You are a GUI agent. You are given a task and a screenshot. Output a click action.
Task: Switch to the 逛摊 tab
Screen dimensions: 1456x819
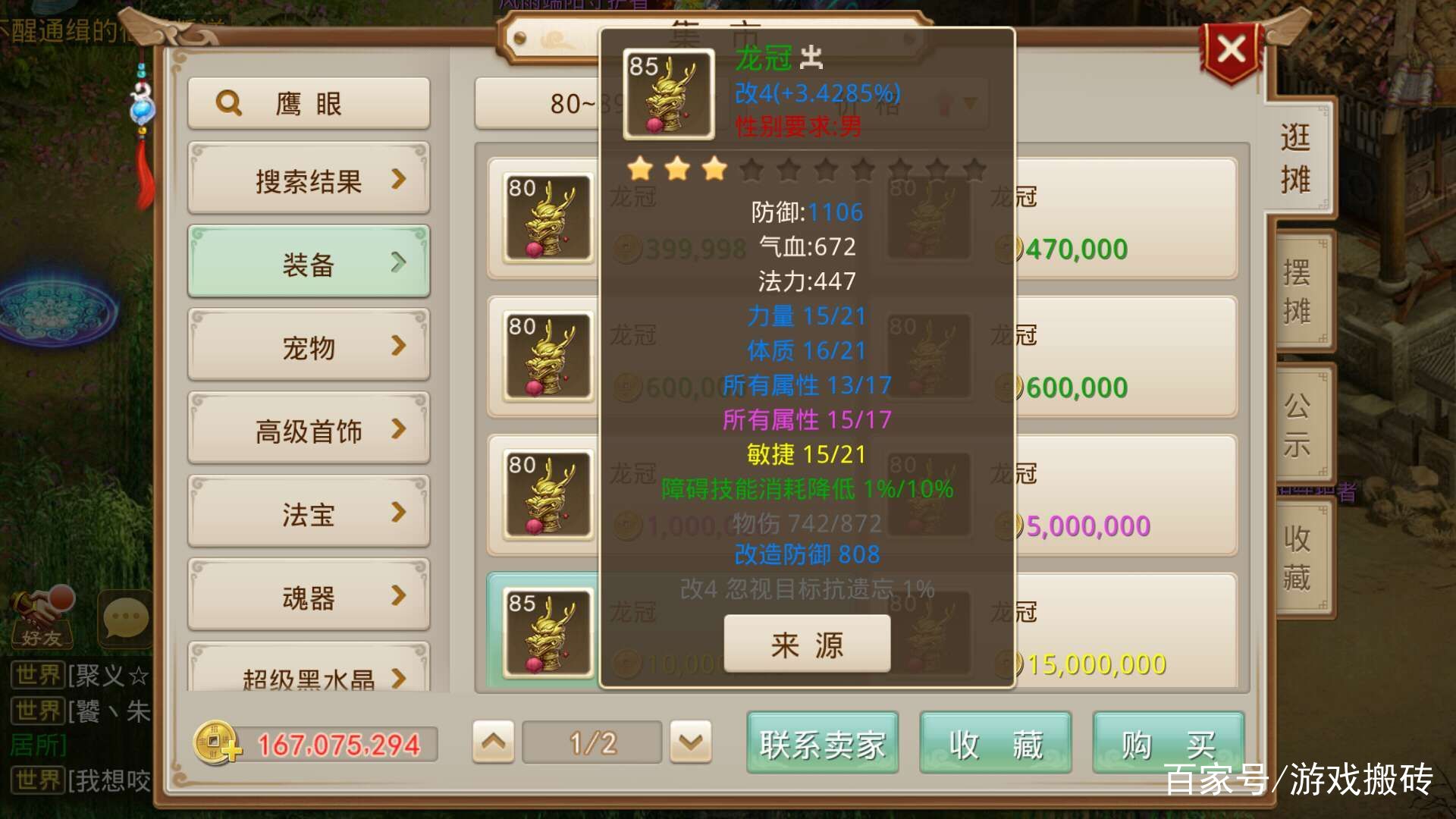coord(1298,155)
